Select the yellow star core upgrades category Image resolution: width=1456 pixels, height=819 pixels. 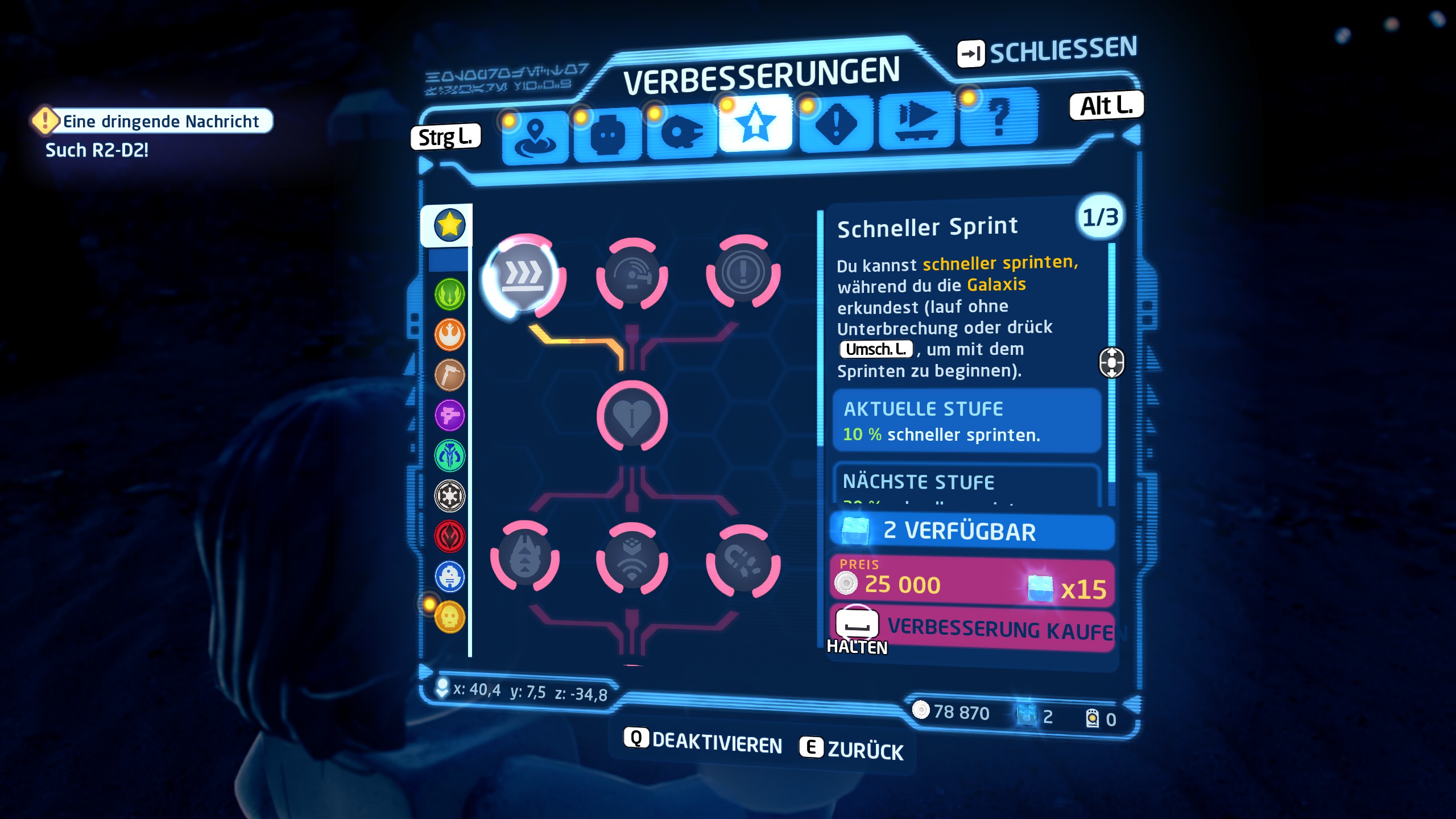pos(449,225)
